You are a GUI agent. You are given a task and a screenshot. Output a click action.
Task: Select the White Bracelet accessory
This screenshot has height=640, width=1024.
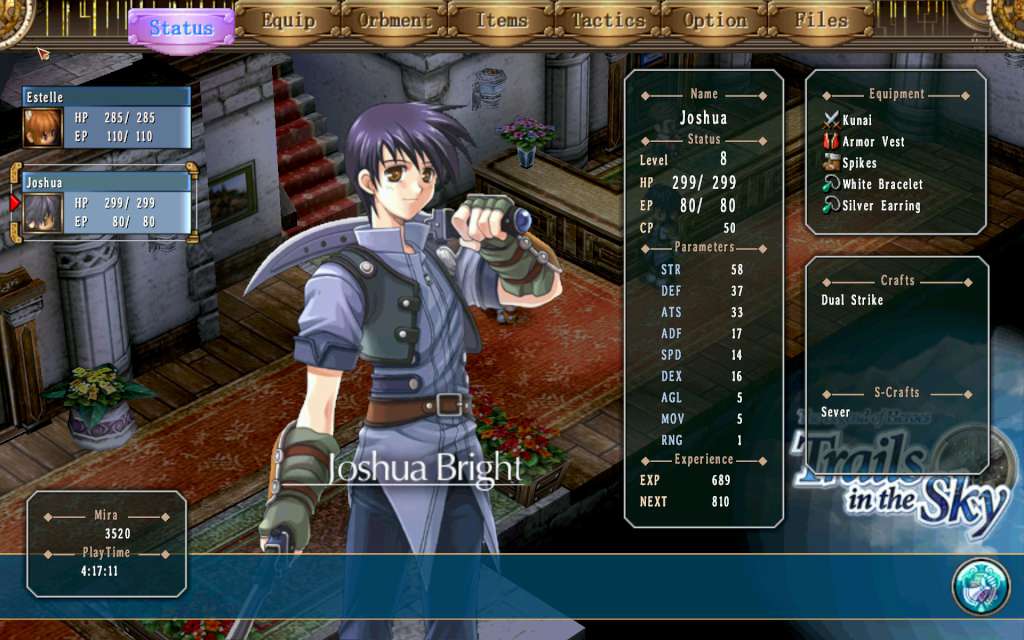[x=881, y=184]
